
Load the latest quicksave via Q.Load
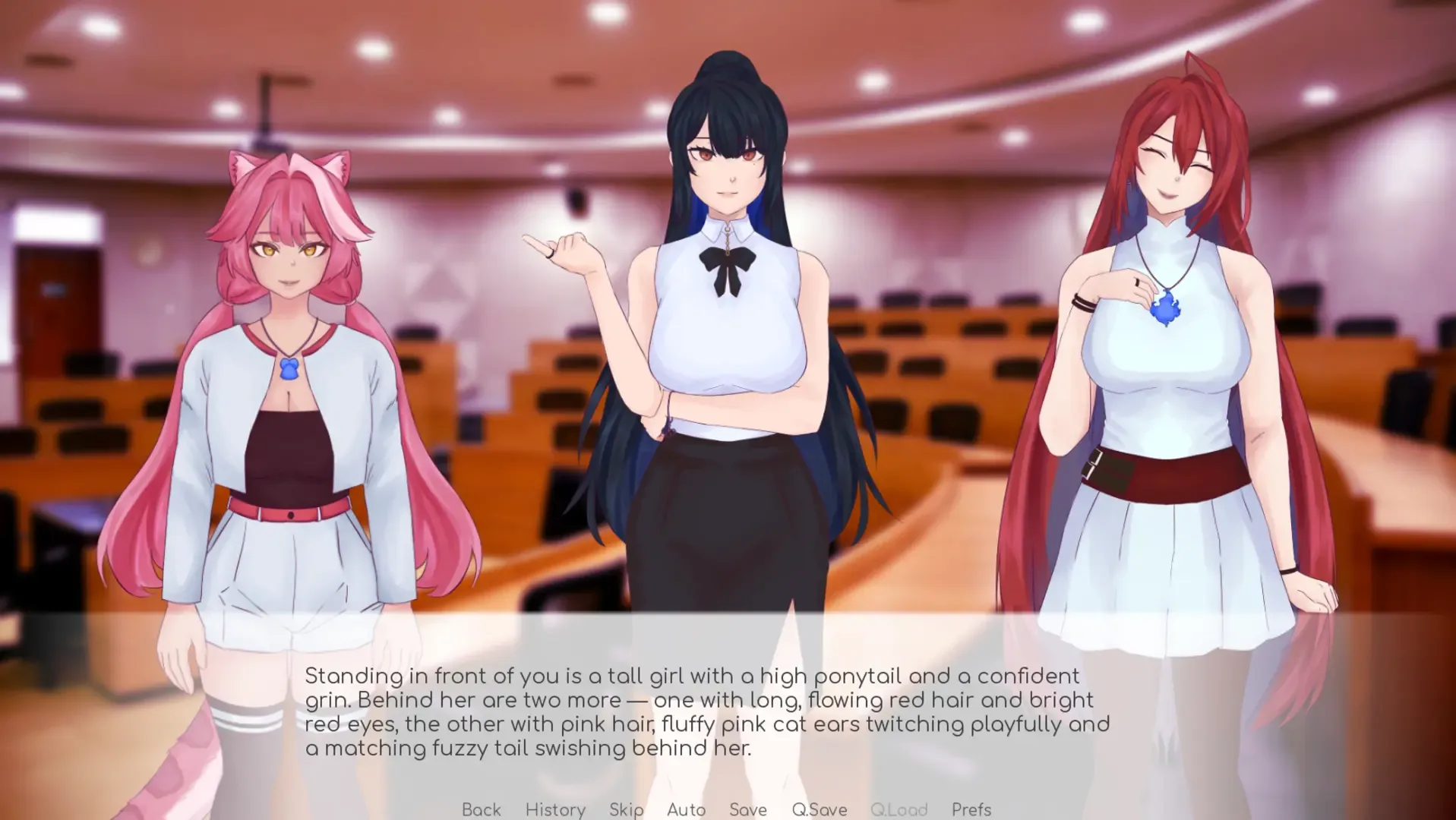pyautogui.click(x=899, y=809)
